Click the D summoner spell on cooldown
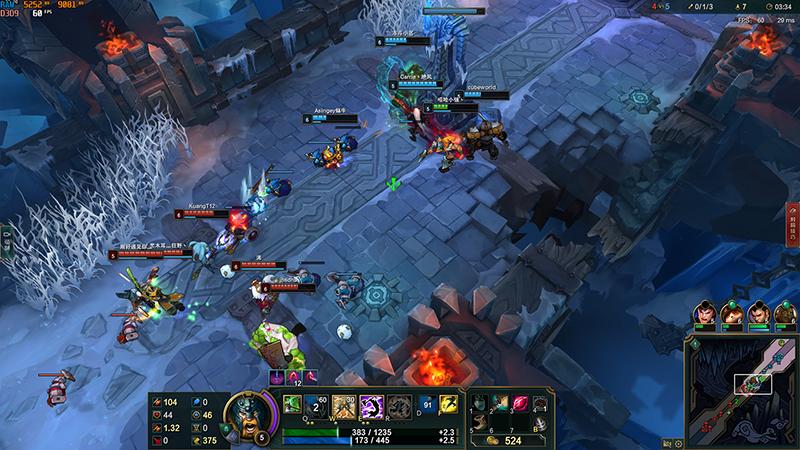800x450 pixels. [x=425, y=406]
